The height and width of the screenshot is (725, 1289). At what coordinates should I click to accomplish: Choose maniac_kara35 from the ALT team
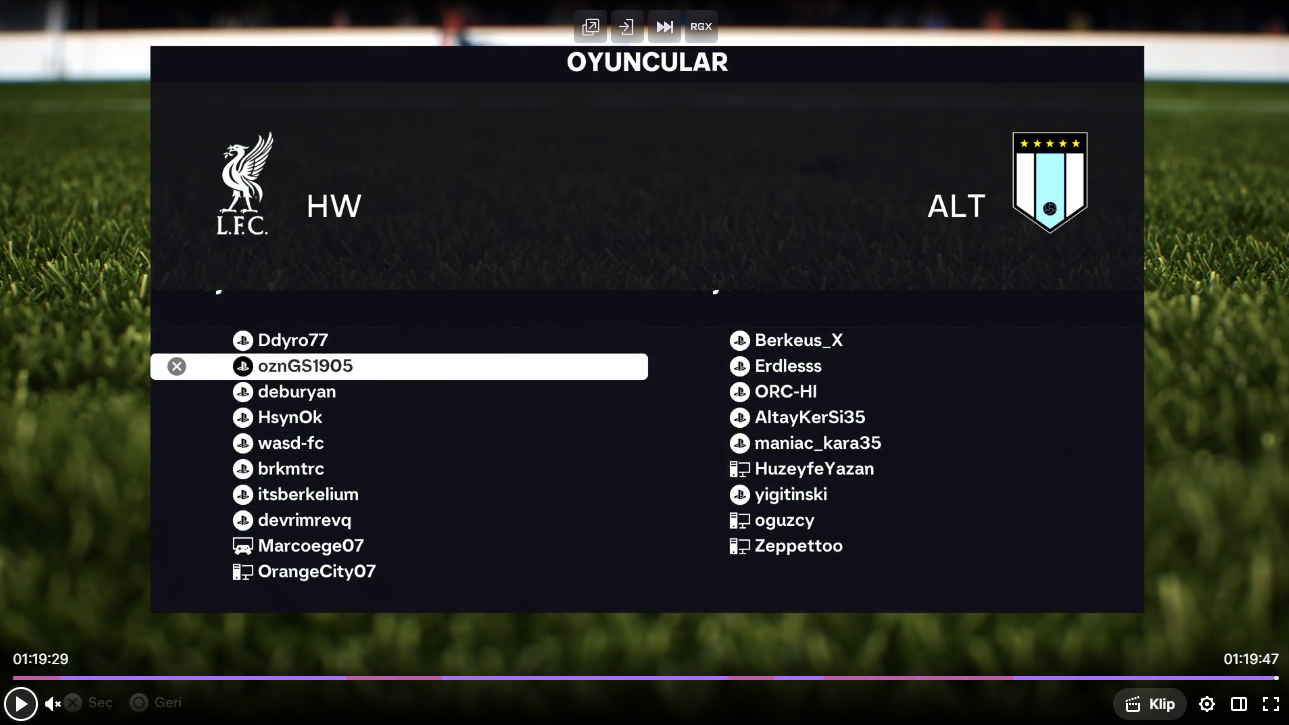(817, 443)
